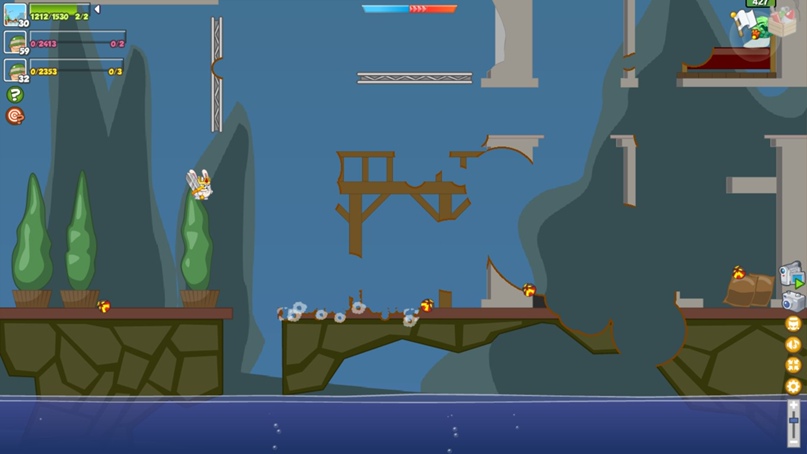Collapse the player list with the white arrow

point(97,9)
